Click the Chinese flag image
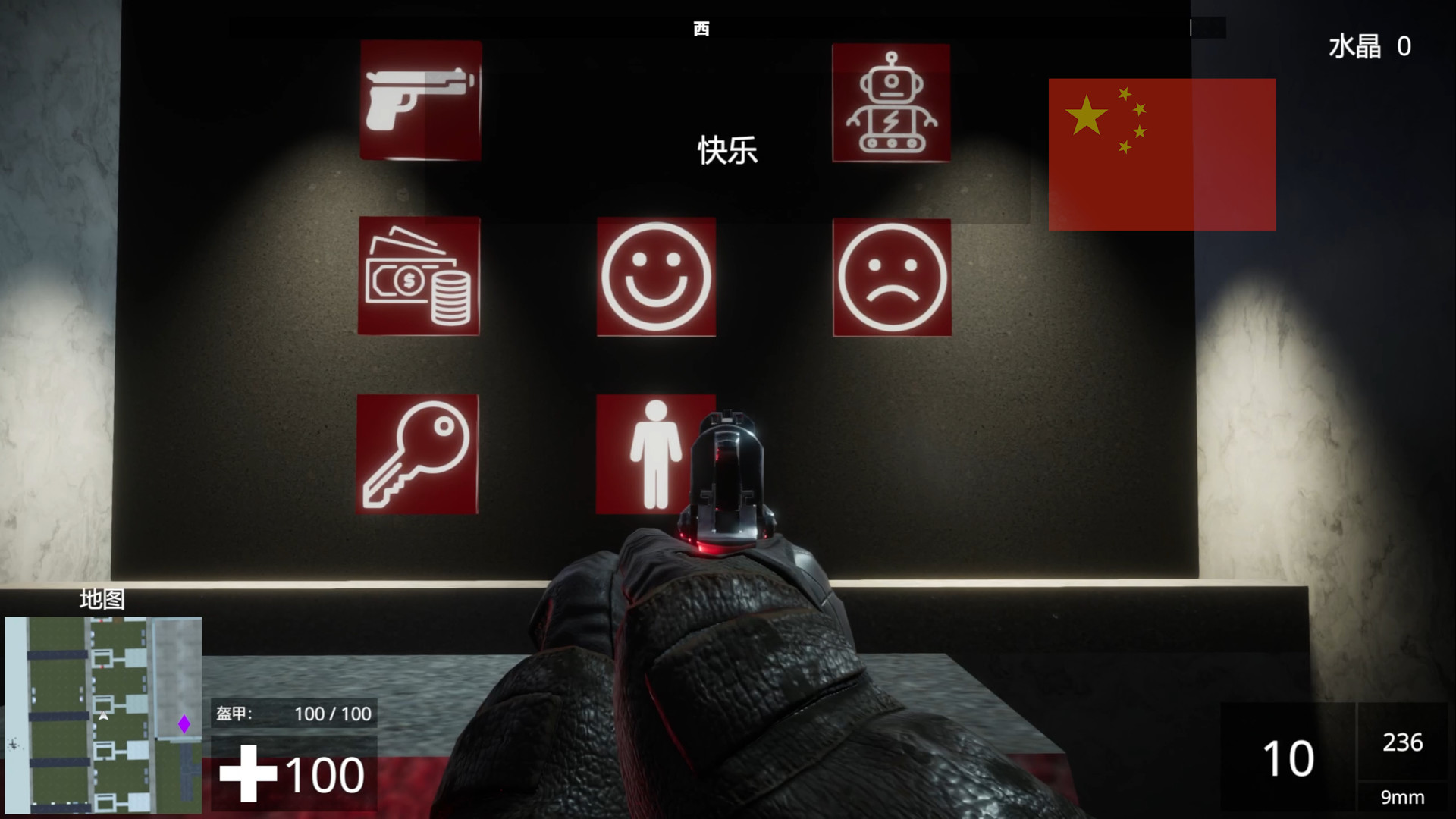The image size is (1456, 819). pos(1162,154)
